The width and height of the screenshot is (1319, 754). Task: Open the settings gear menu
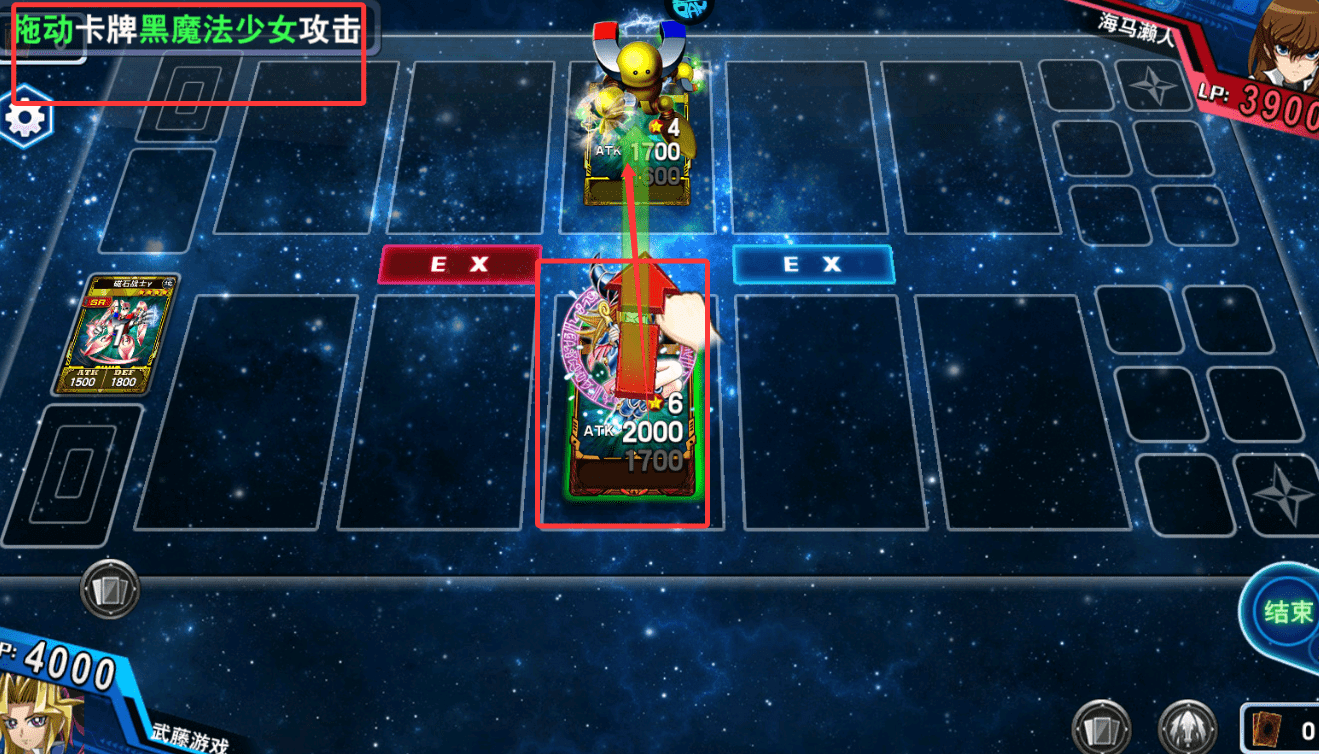27,119
